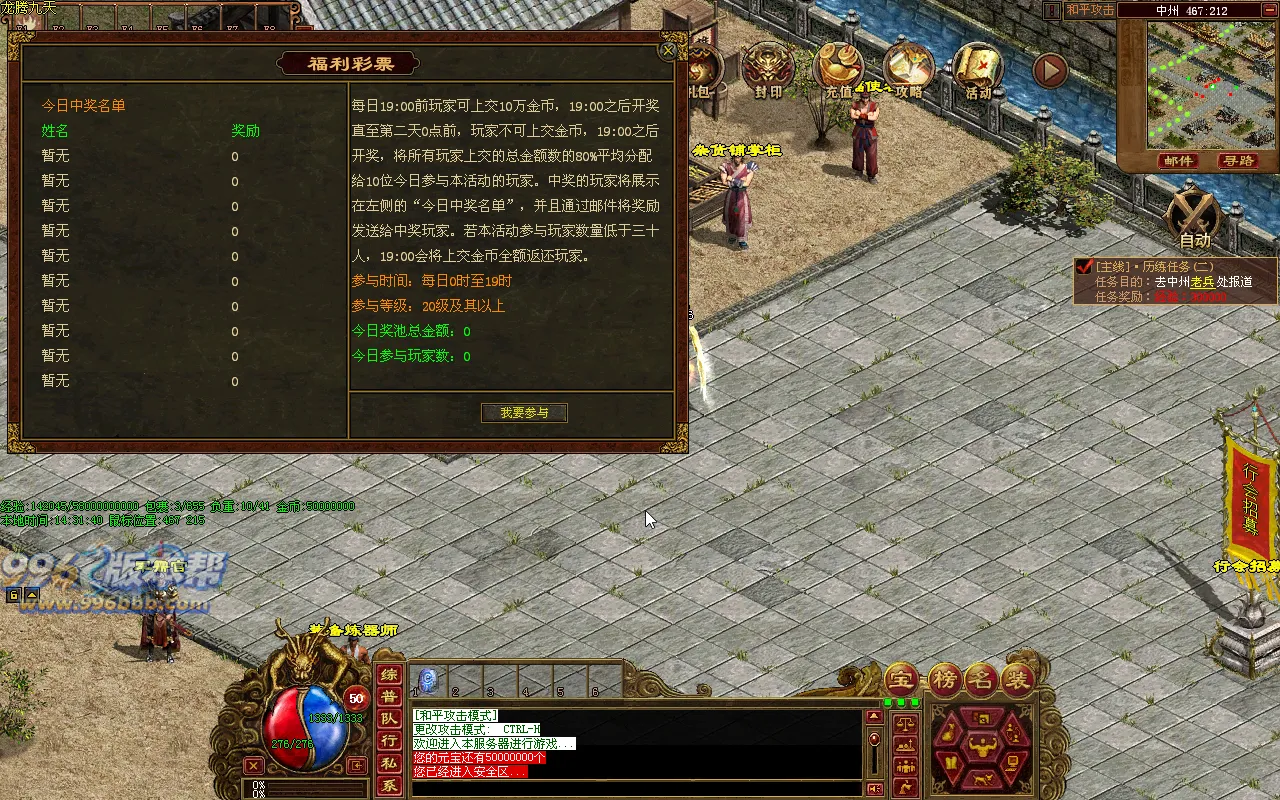The width and height of the screenshot is (1280, 800).
Task: Mute chat with the speaker icon below the scrollbar
Action: [874, 788]
